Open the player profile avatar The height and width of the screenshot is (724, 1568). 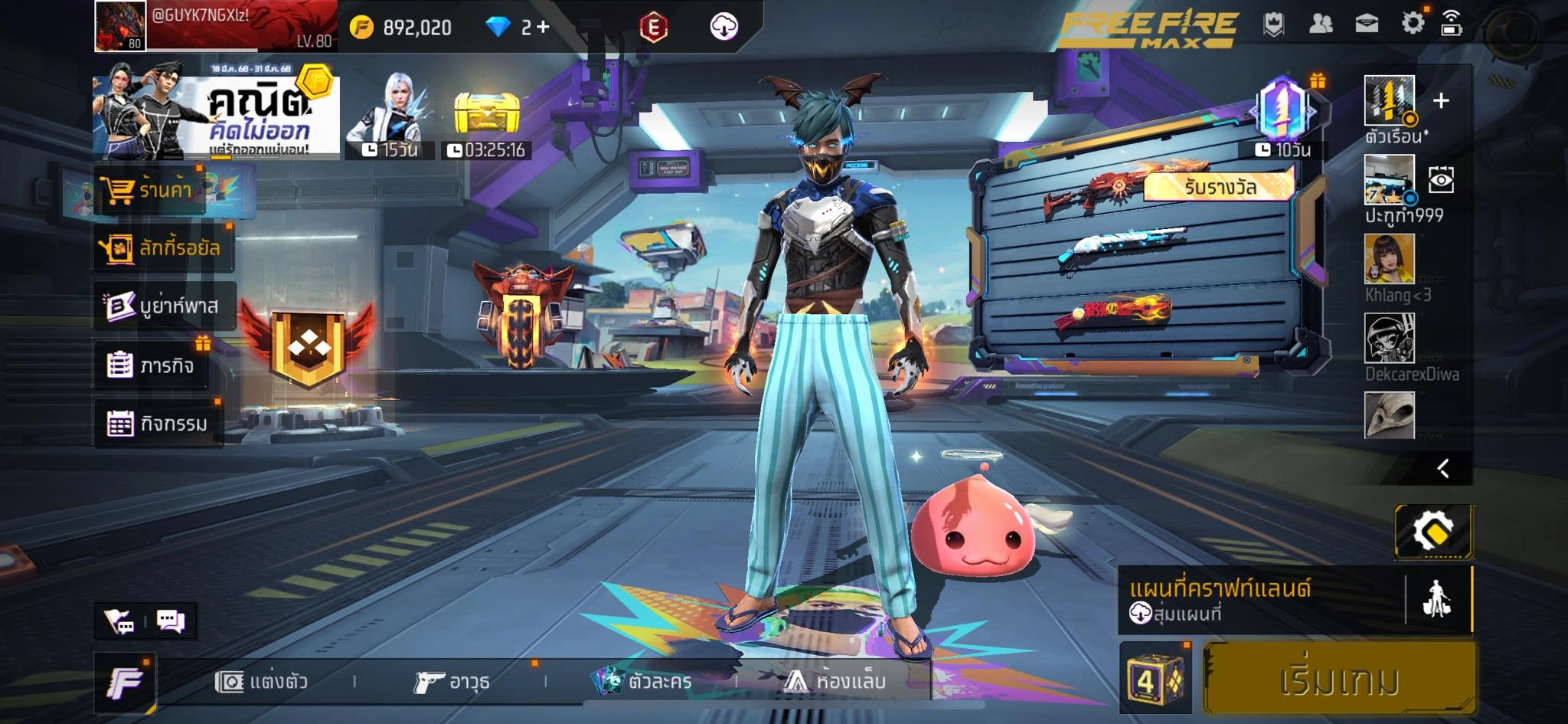click(x=120, y=26)
